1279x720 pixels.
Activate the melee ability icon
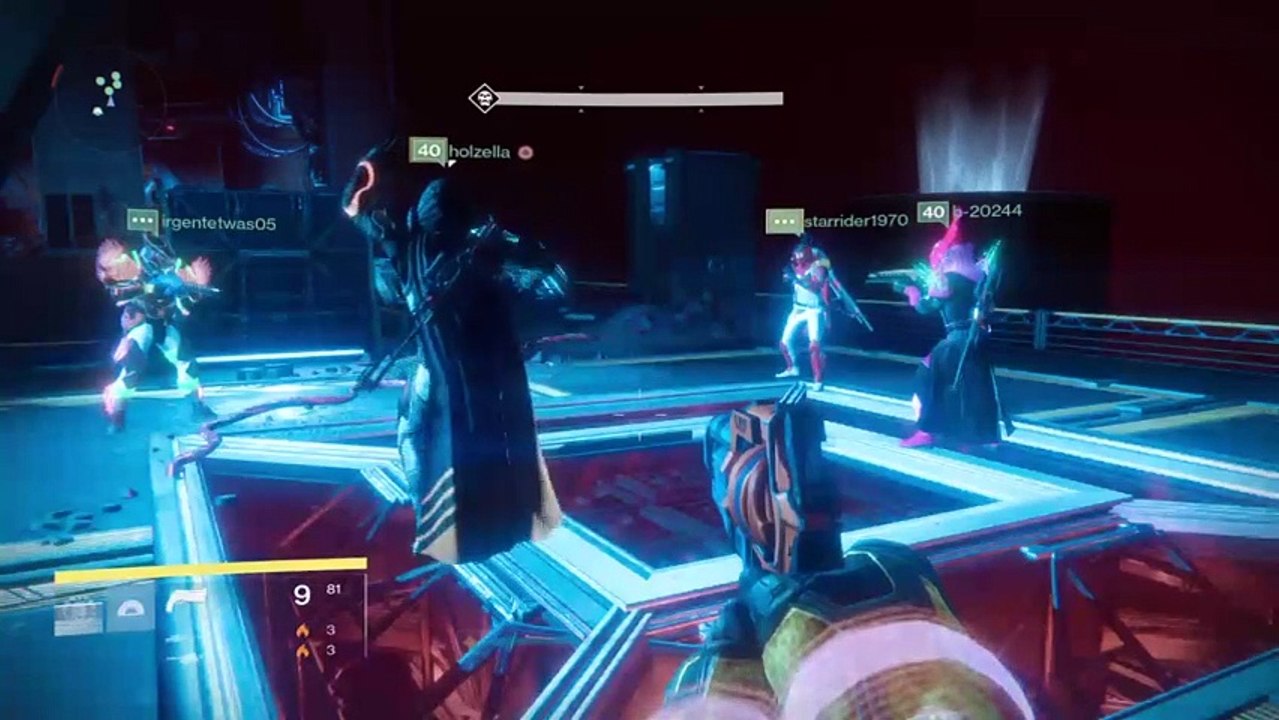132,609
